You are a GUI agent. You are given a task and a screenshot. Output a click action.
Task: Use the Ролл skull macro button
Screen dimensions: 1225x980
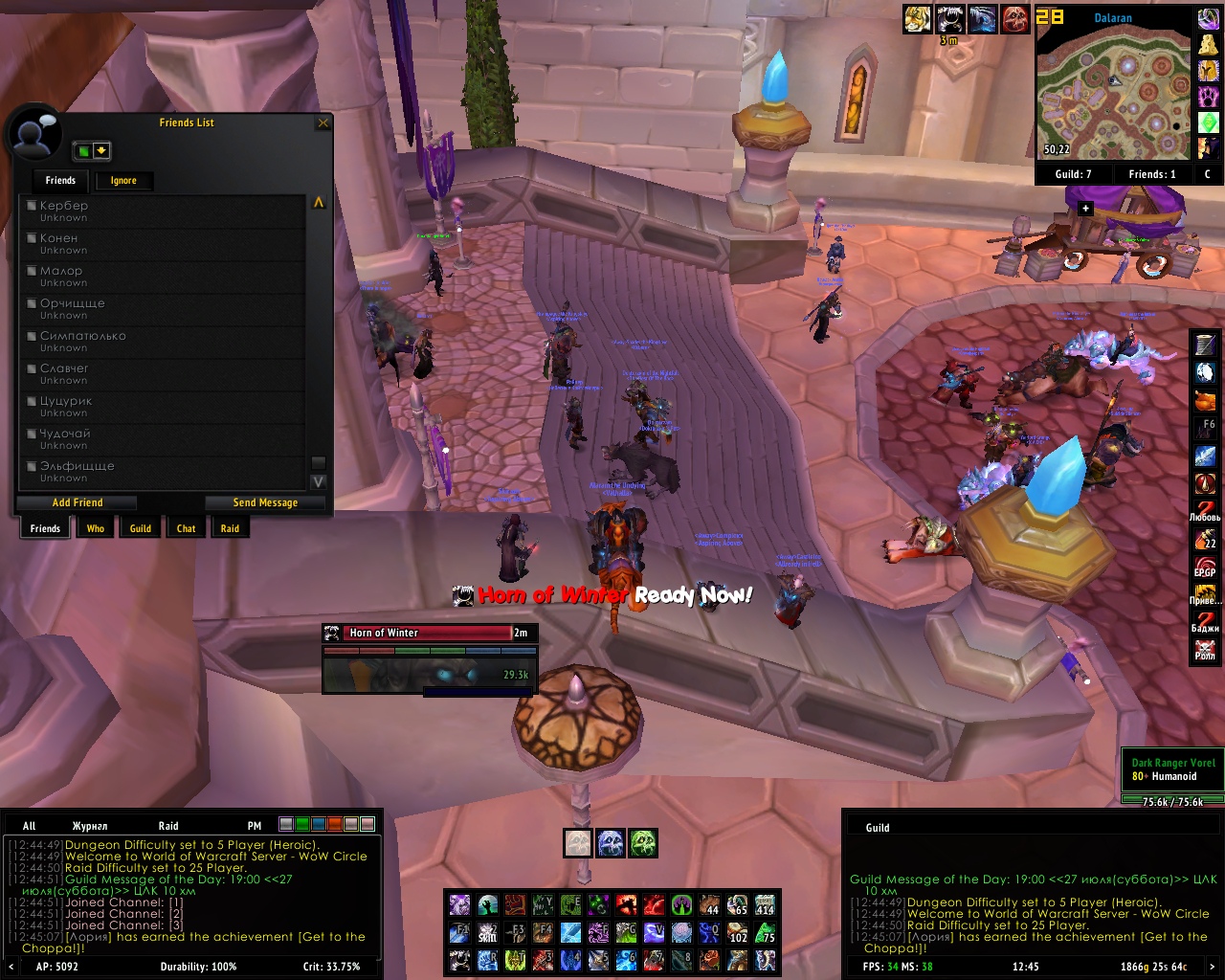pyautogui.click(x=1205, y=650)
